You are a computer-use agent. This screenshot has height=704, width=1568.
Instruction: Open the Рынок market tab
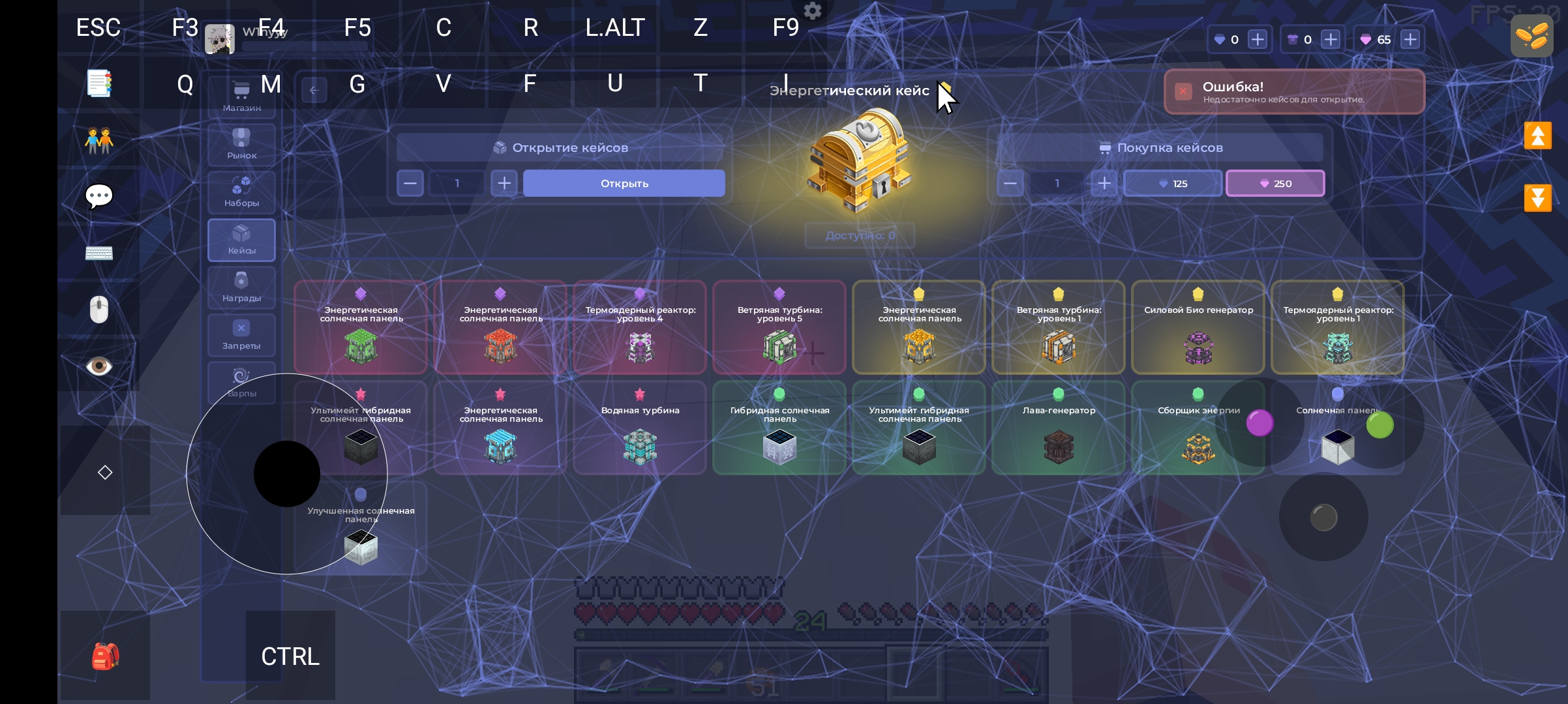tap(241, 144)
